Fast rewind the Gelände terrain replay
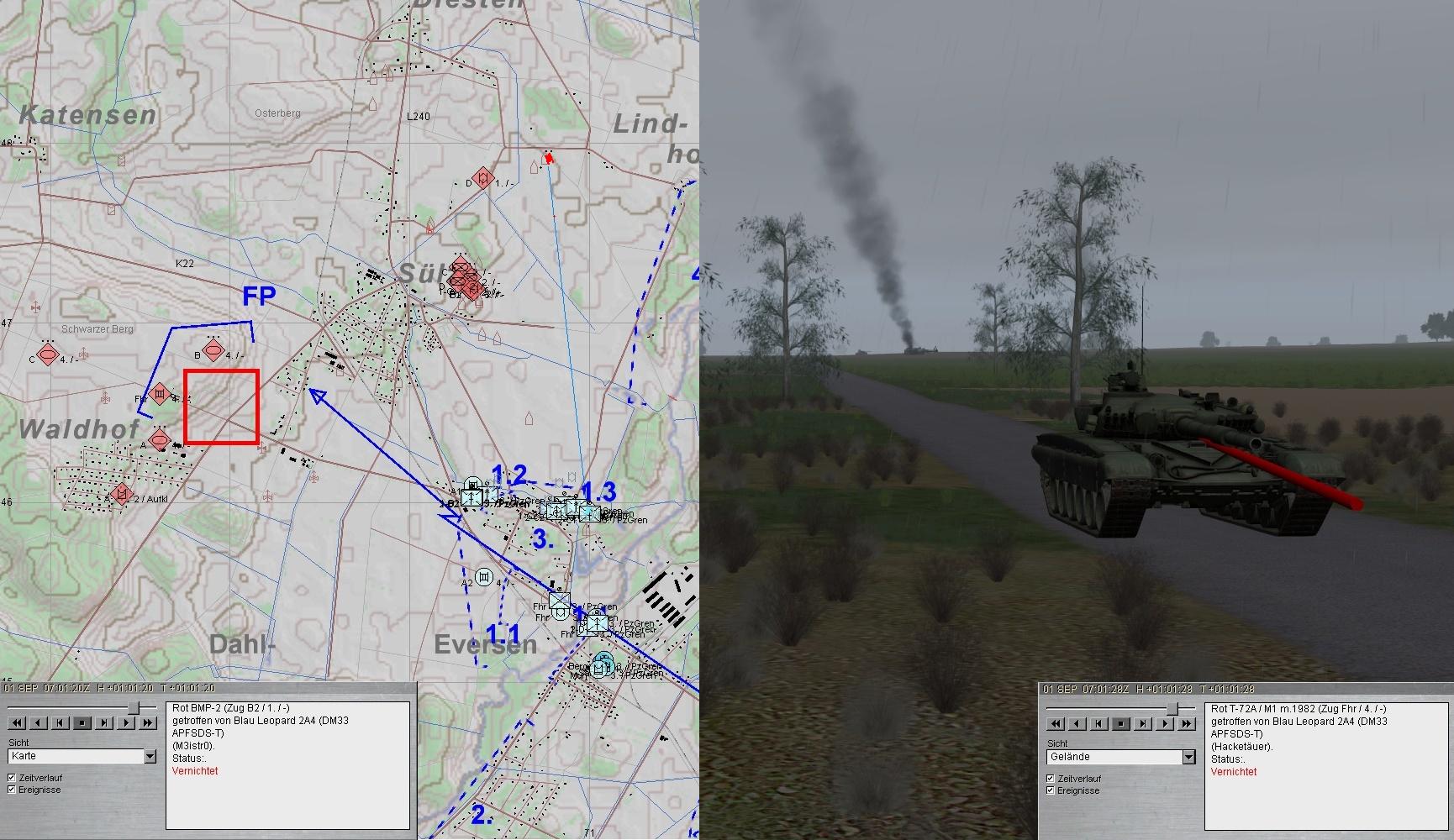The height and width of the screenshot is (840, 1454). [x=1056, y=723]
